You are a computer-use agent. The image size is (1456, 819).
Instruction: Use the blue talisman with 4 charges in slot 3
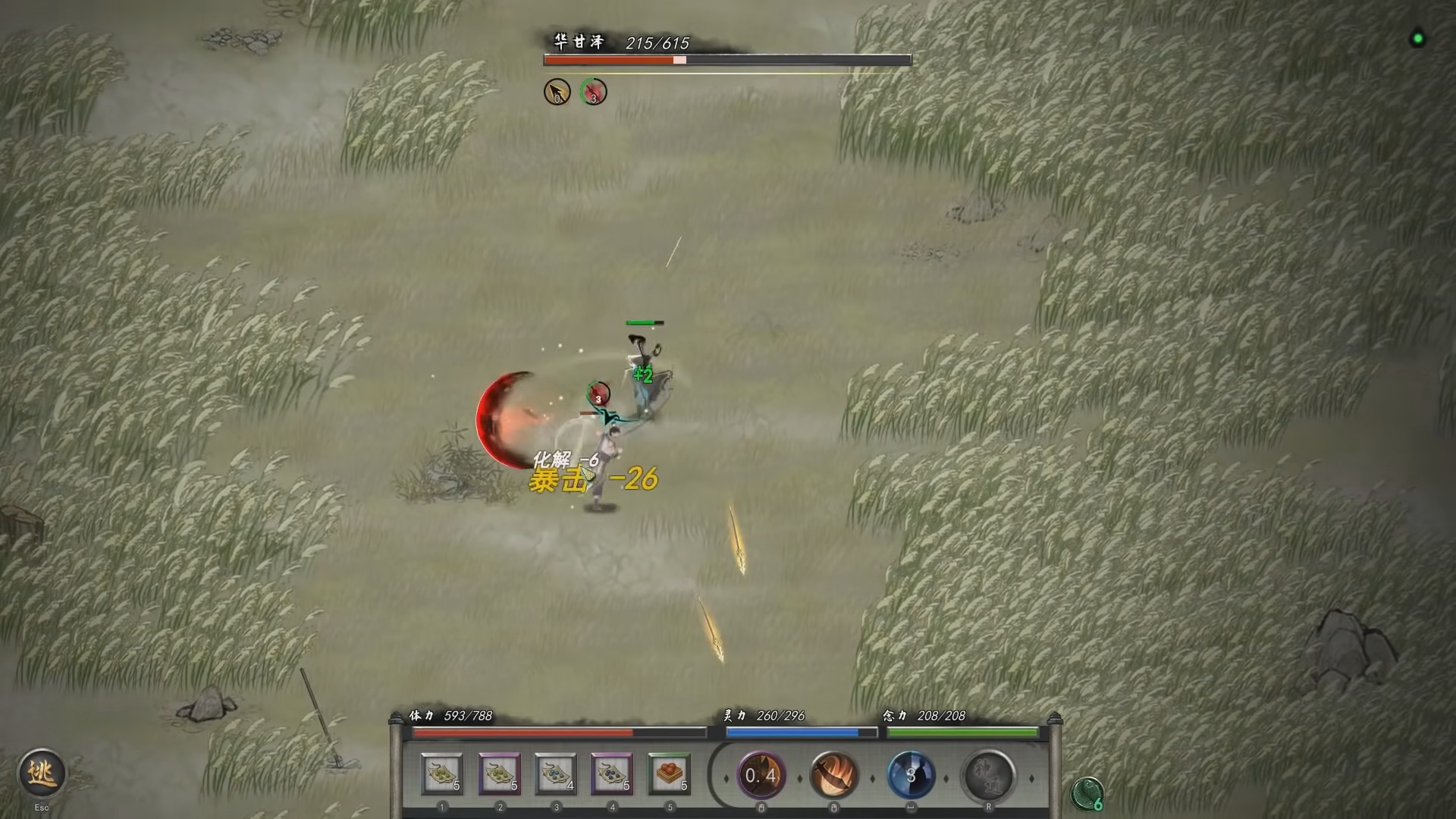[556, 775]
